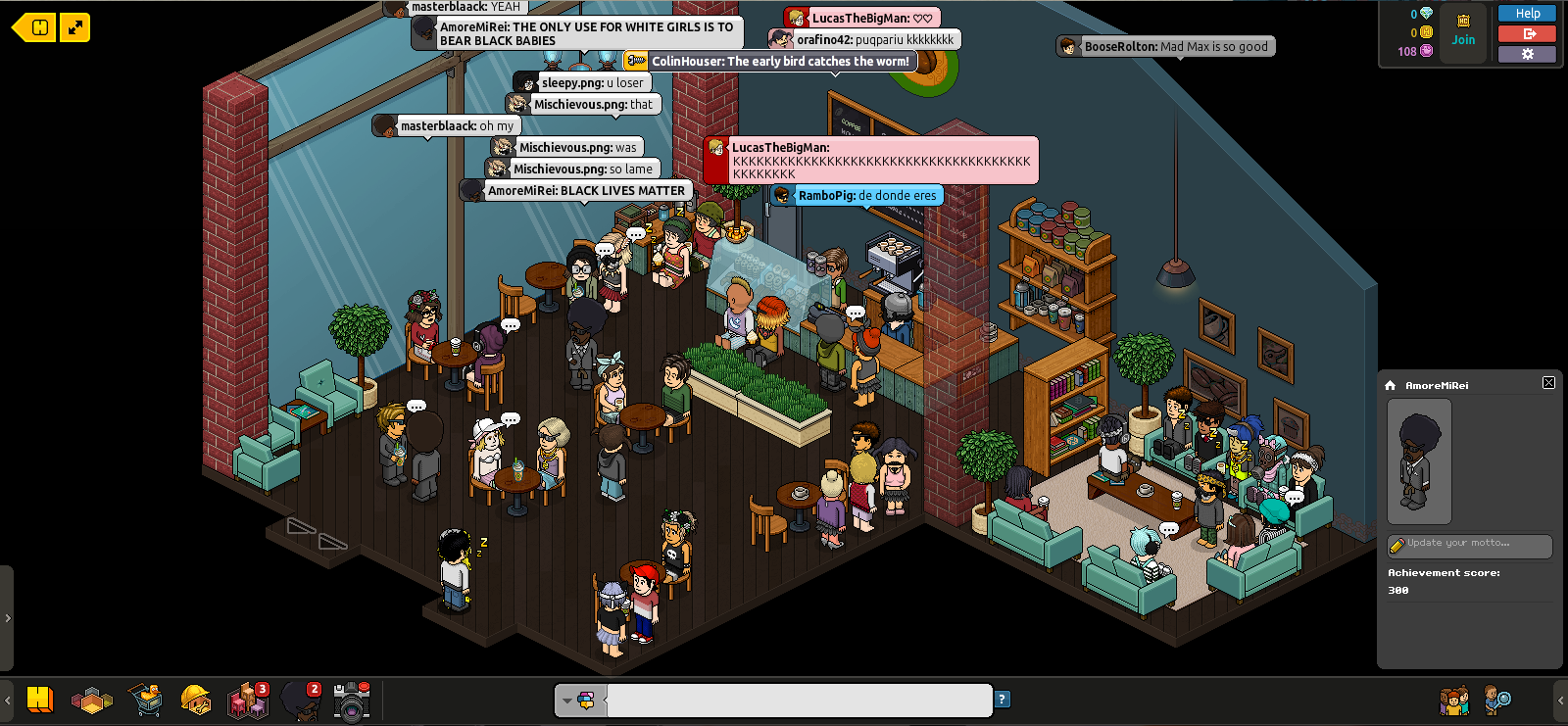Open the camera tool

351,701
